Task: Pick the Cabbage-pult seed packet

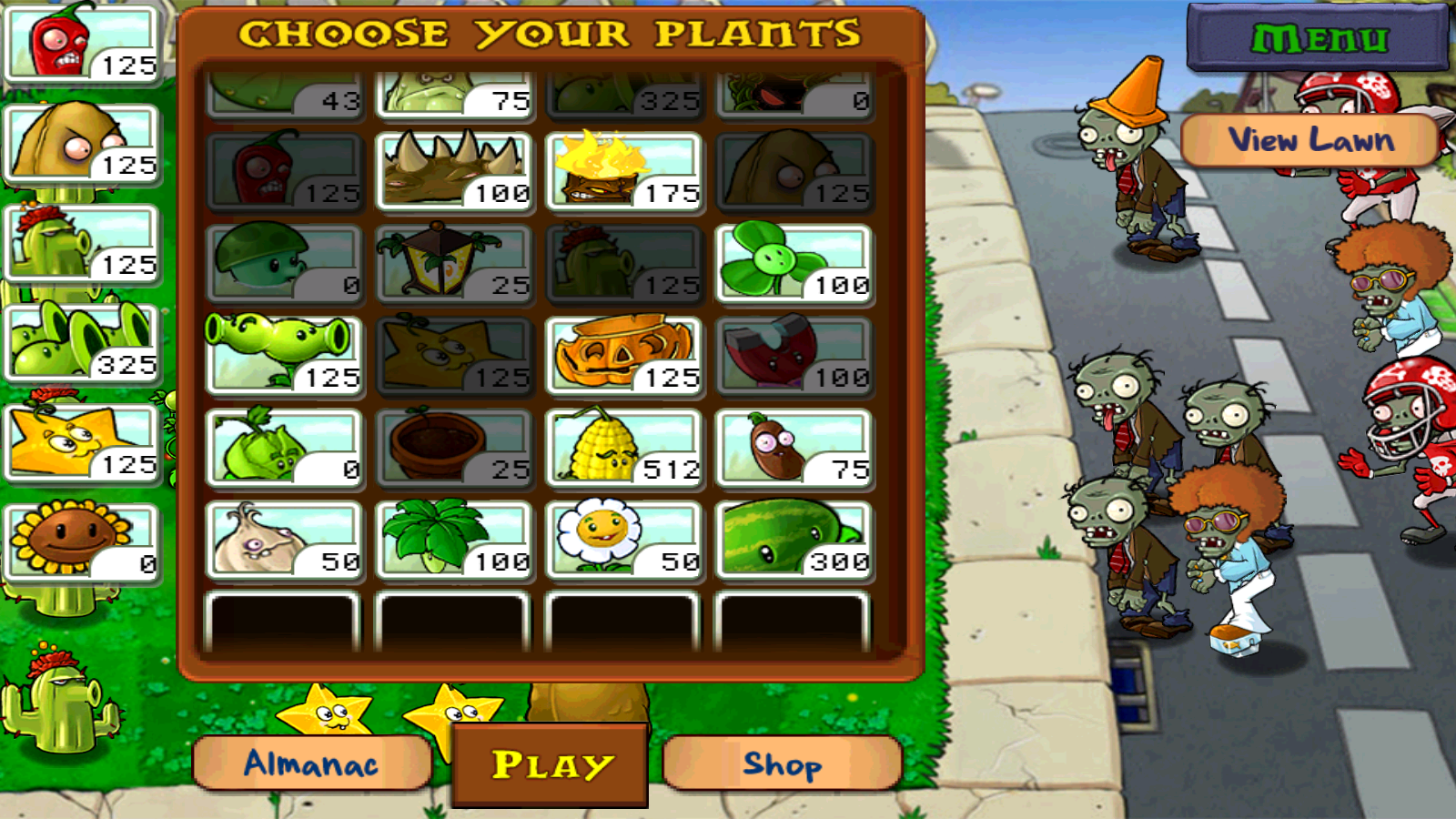Action: [284, 448]
